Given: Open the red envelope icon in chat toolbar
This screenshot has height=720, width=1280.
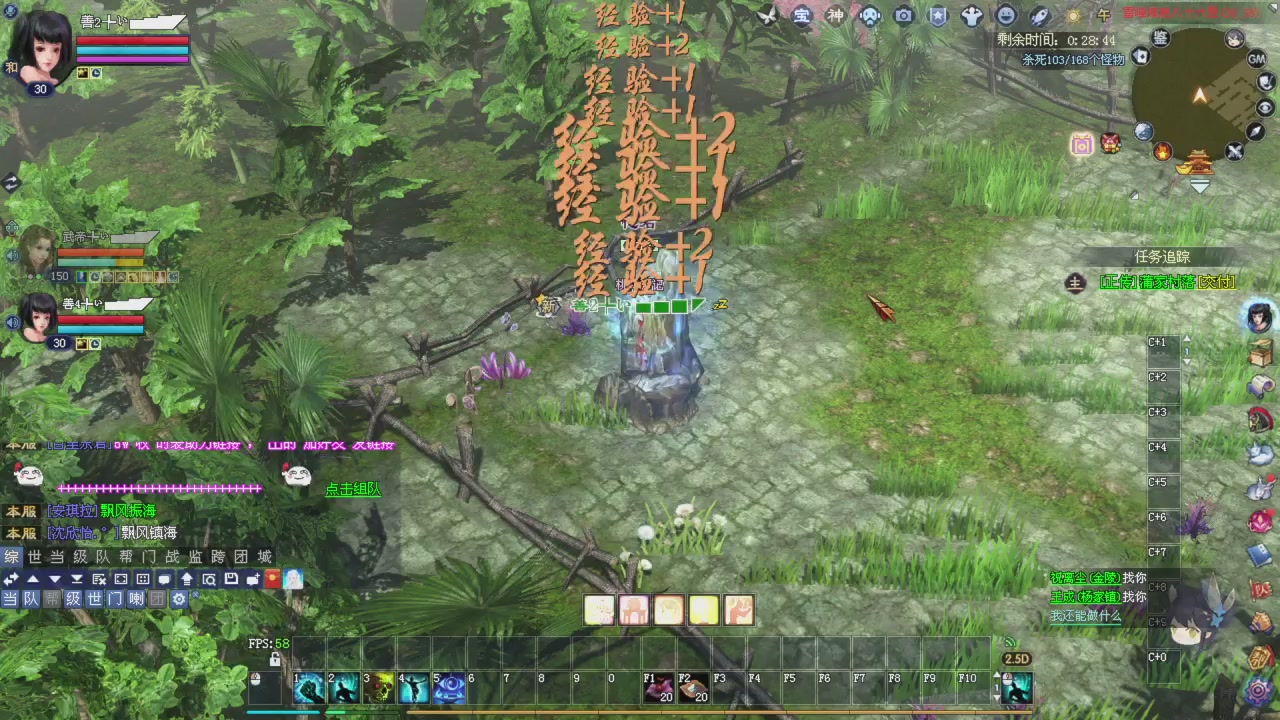Looking at the screenshot, I should point(271,580).
